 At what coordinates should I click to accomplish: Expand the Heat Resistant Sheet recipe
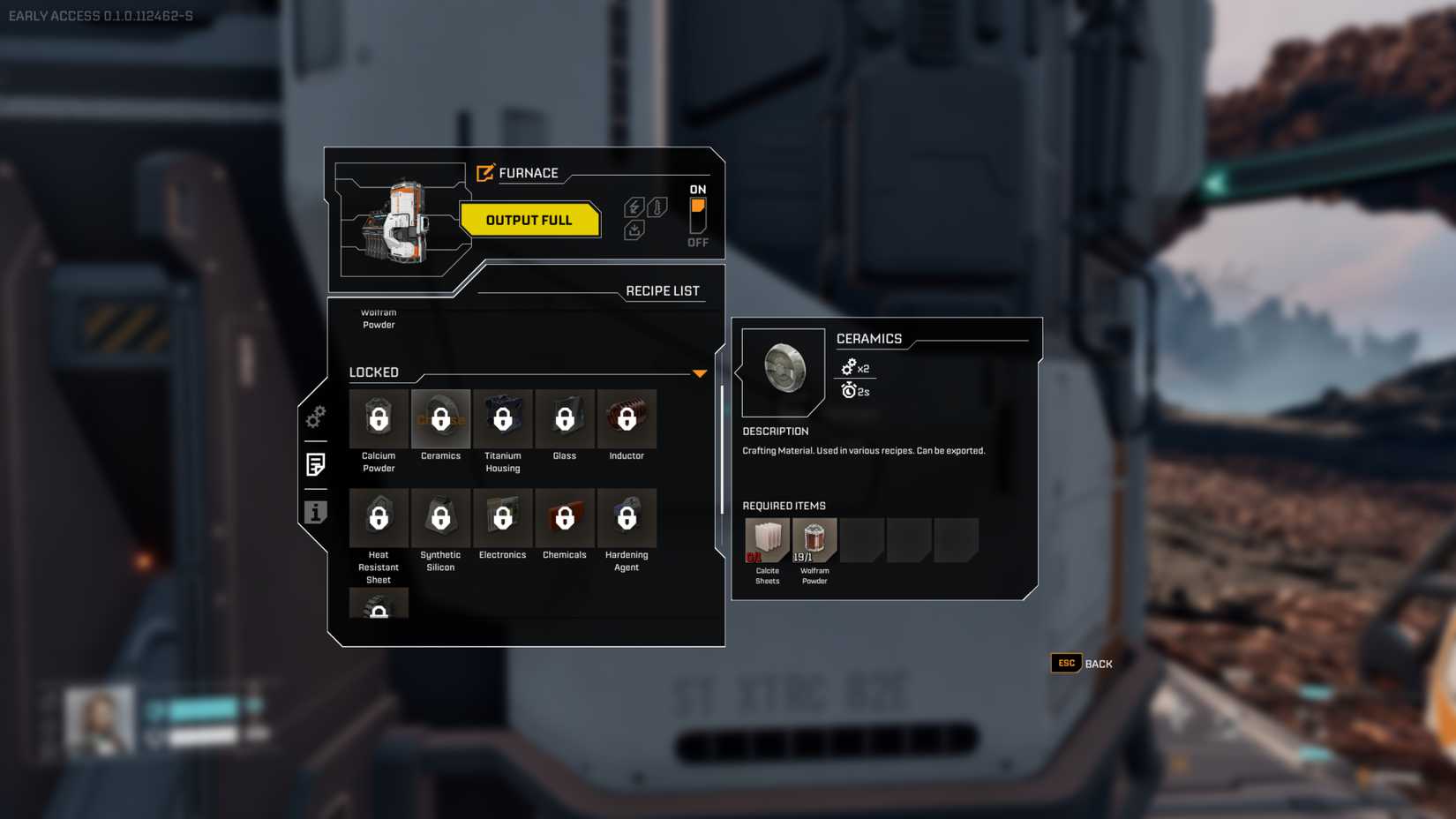[379, 517]
